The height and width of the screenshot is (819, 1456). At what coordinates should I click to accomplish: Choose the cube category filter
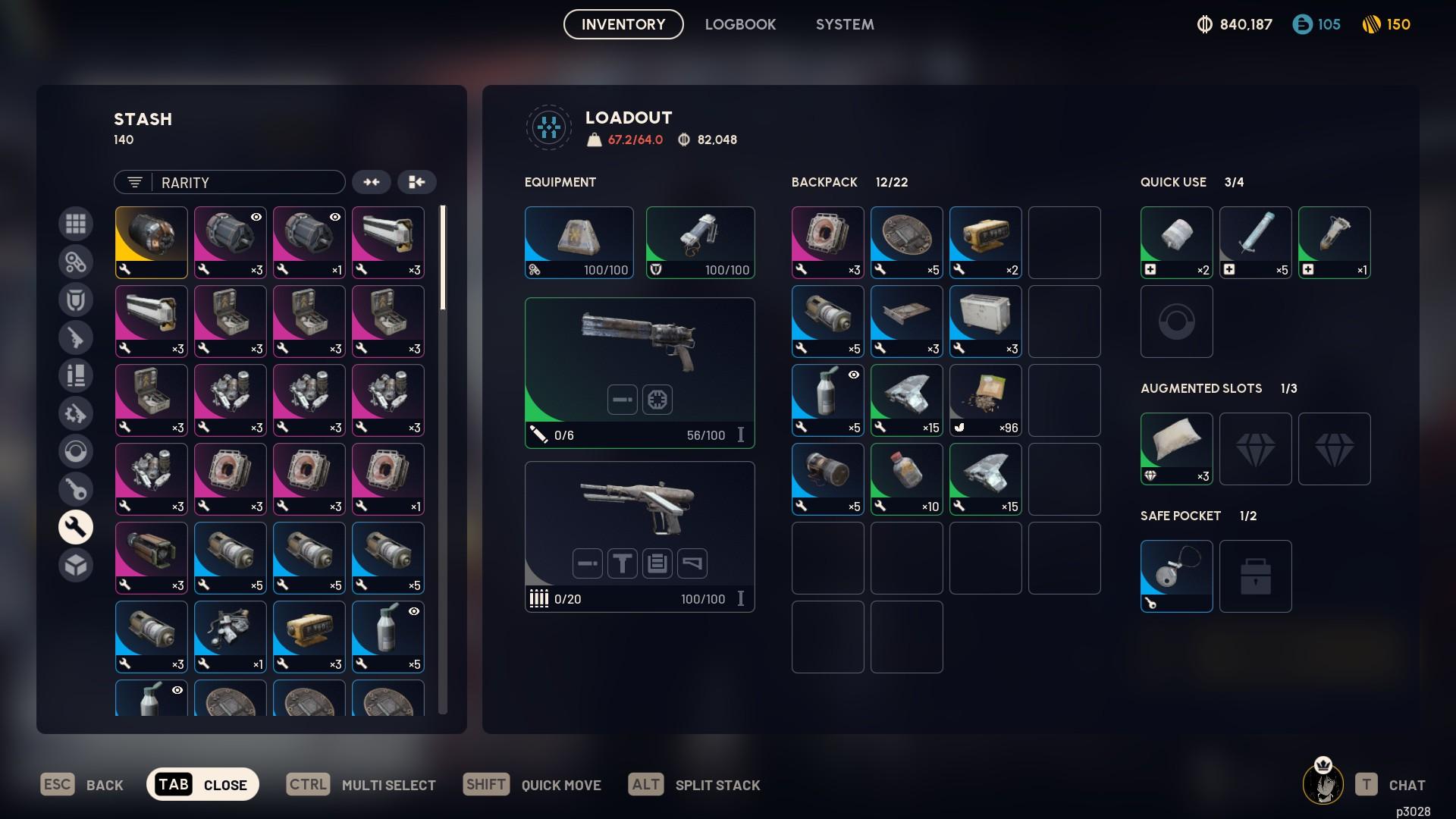76,565
